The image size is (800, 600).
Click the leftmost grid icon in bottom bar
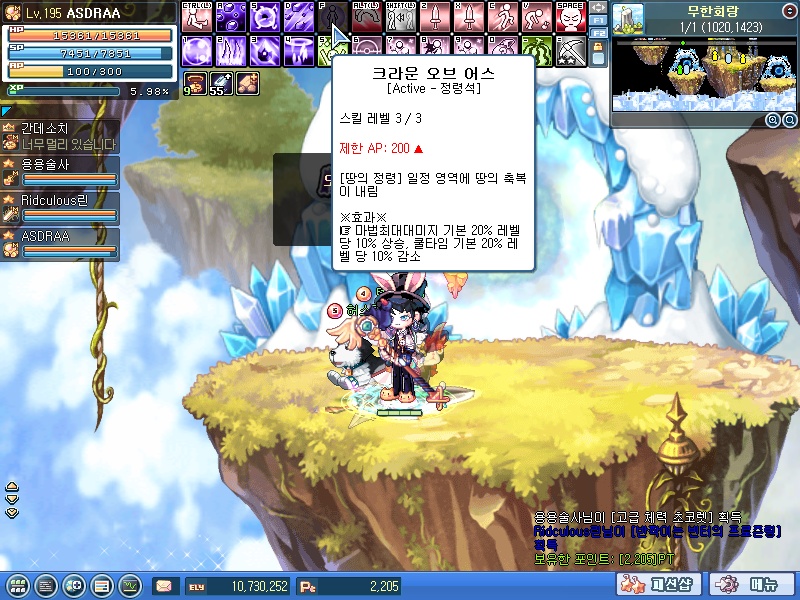[17, 586]
